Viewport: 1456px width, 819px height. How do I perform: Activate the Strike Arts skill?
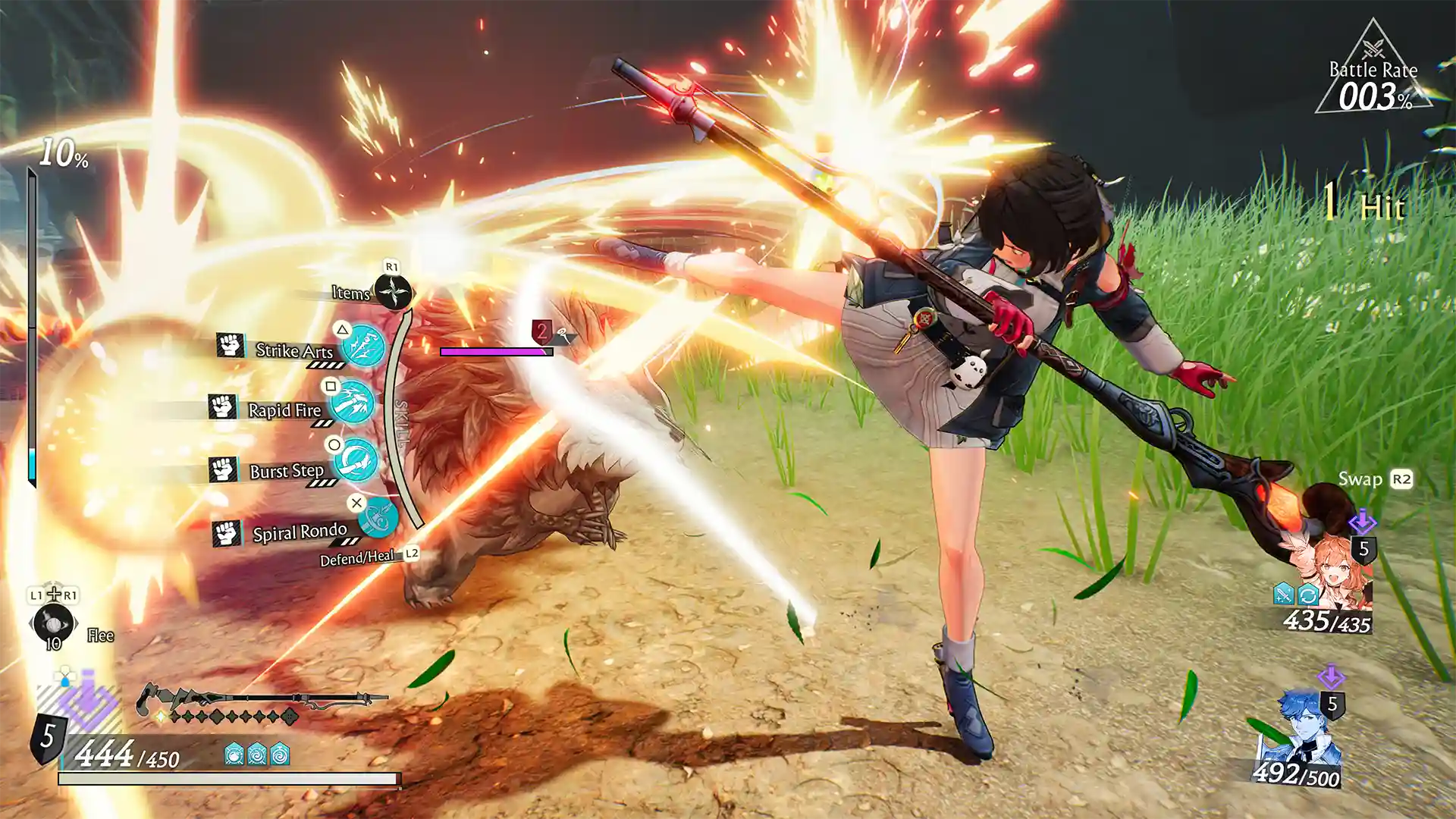pos(362,346)
